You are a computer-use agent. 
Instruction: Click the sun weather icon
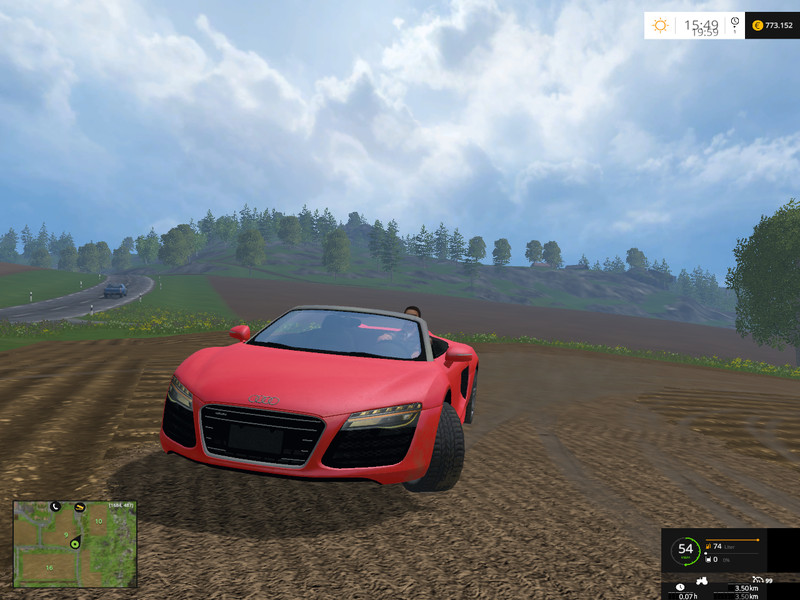660,25
